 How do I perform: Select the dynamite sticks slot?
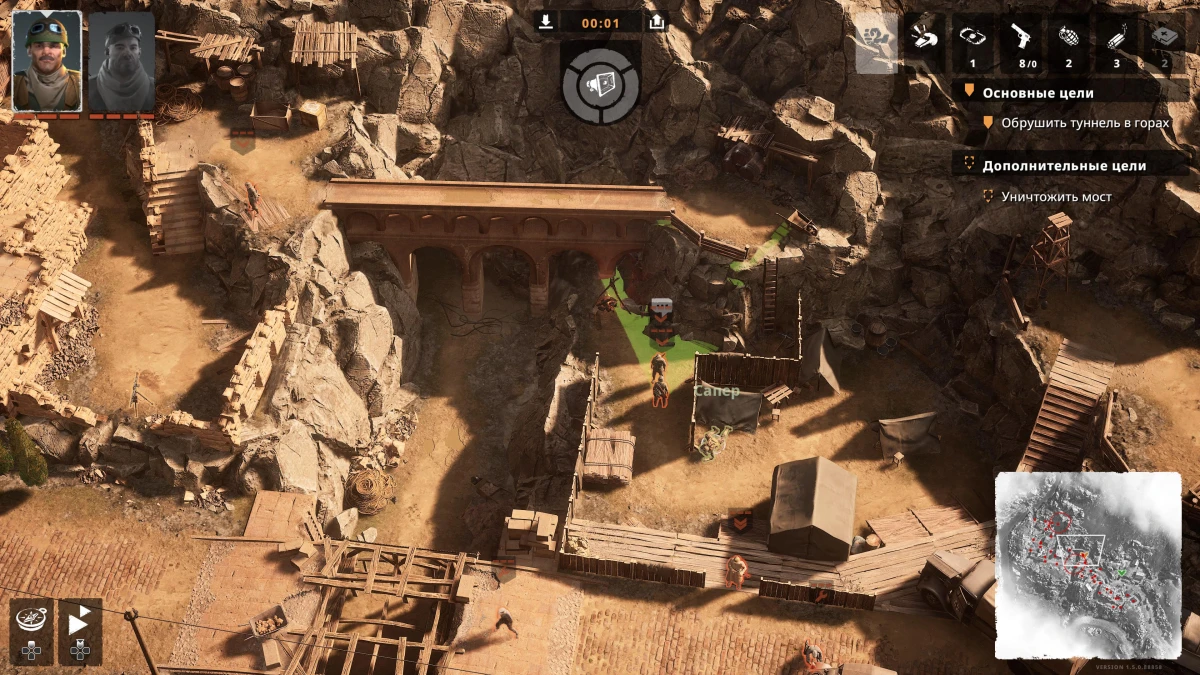point(1116,42)
